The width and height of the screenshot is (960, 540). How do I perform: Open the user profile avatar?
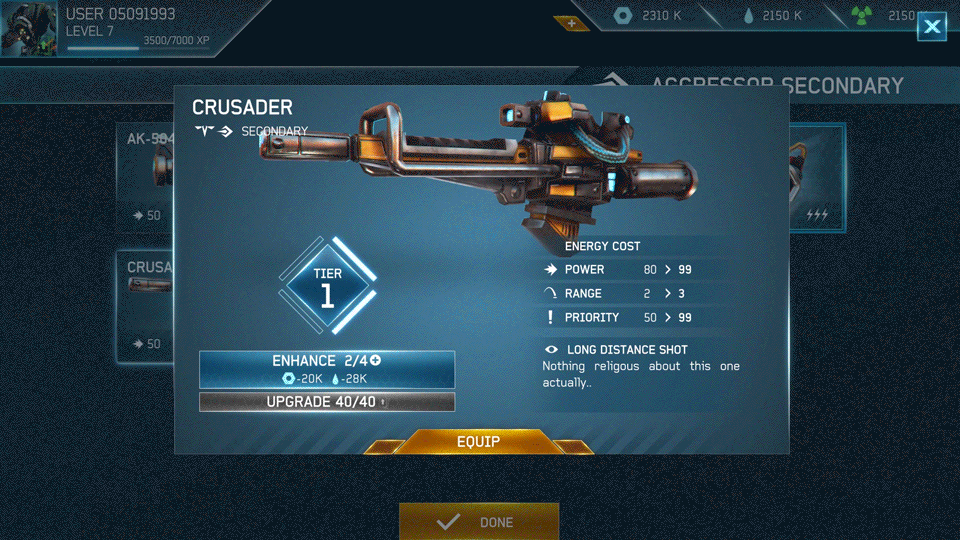pos(29,28)
